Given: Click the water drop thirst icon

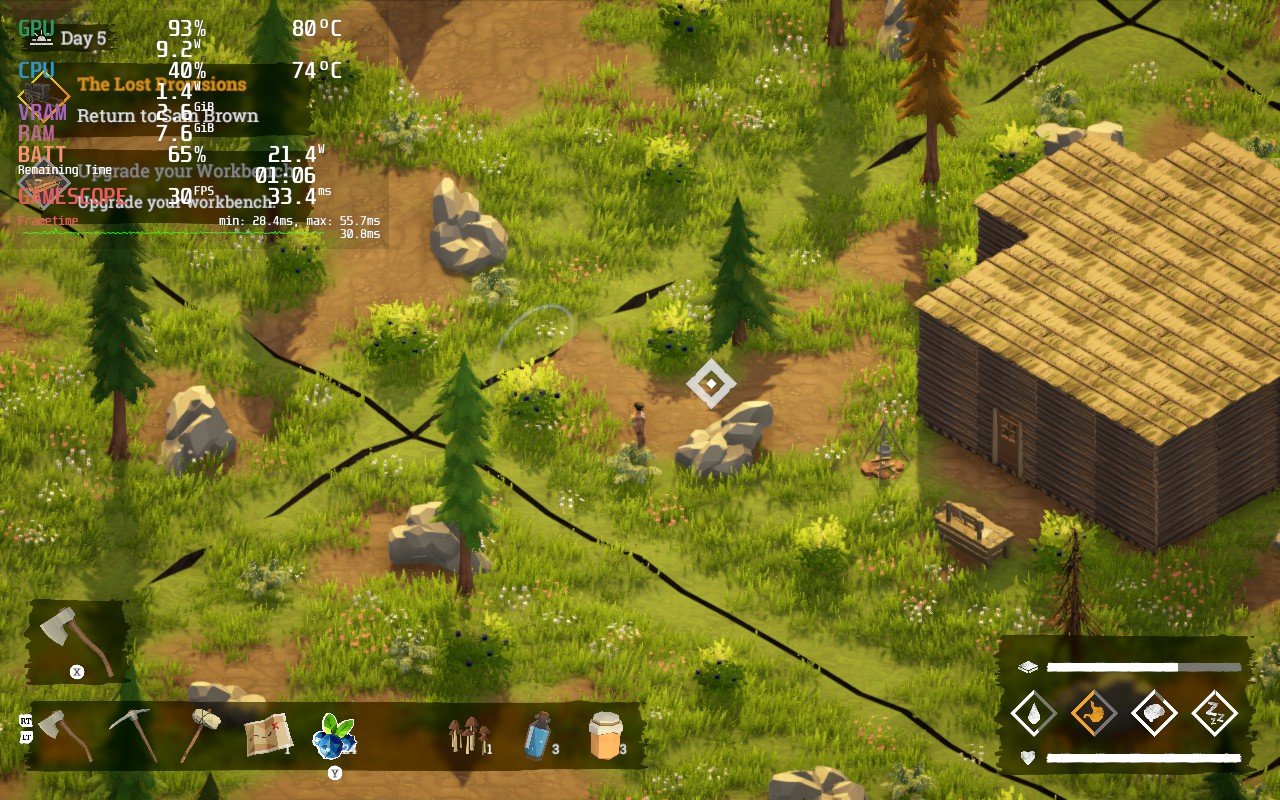Looking at the screenshot, I should 1032,714.
